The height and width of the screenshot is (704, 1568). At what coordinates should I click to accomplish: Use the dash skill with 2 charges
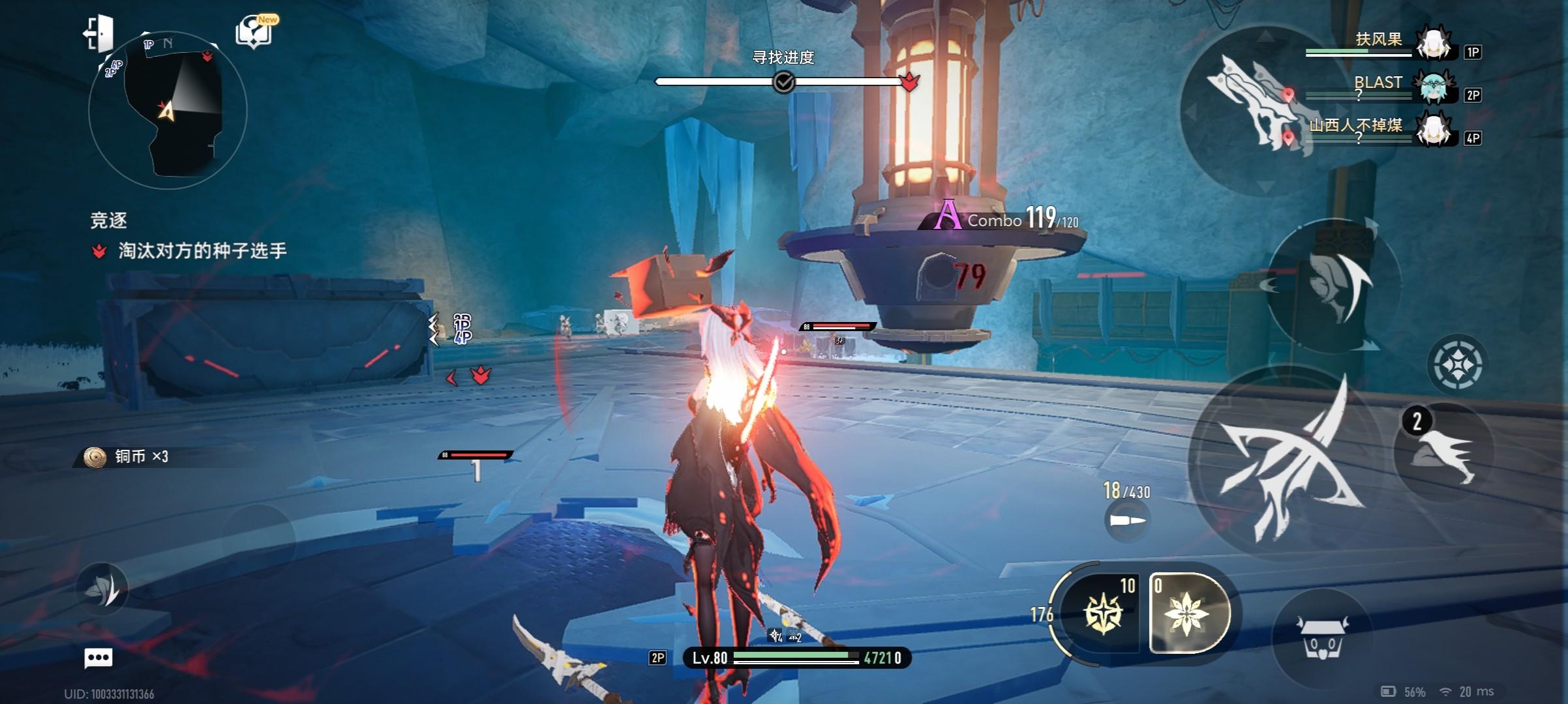(1443, 451)
